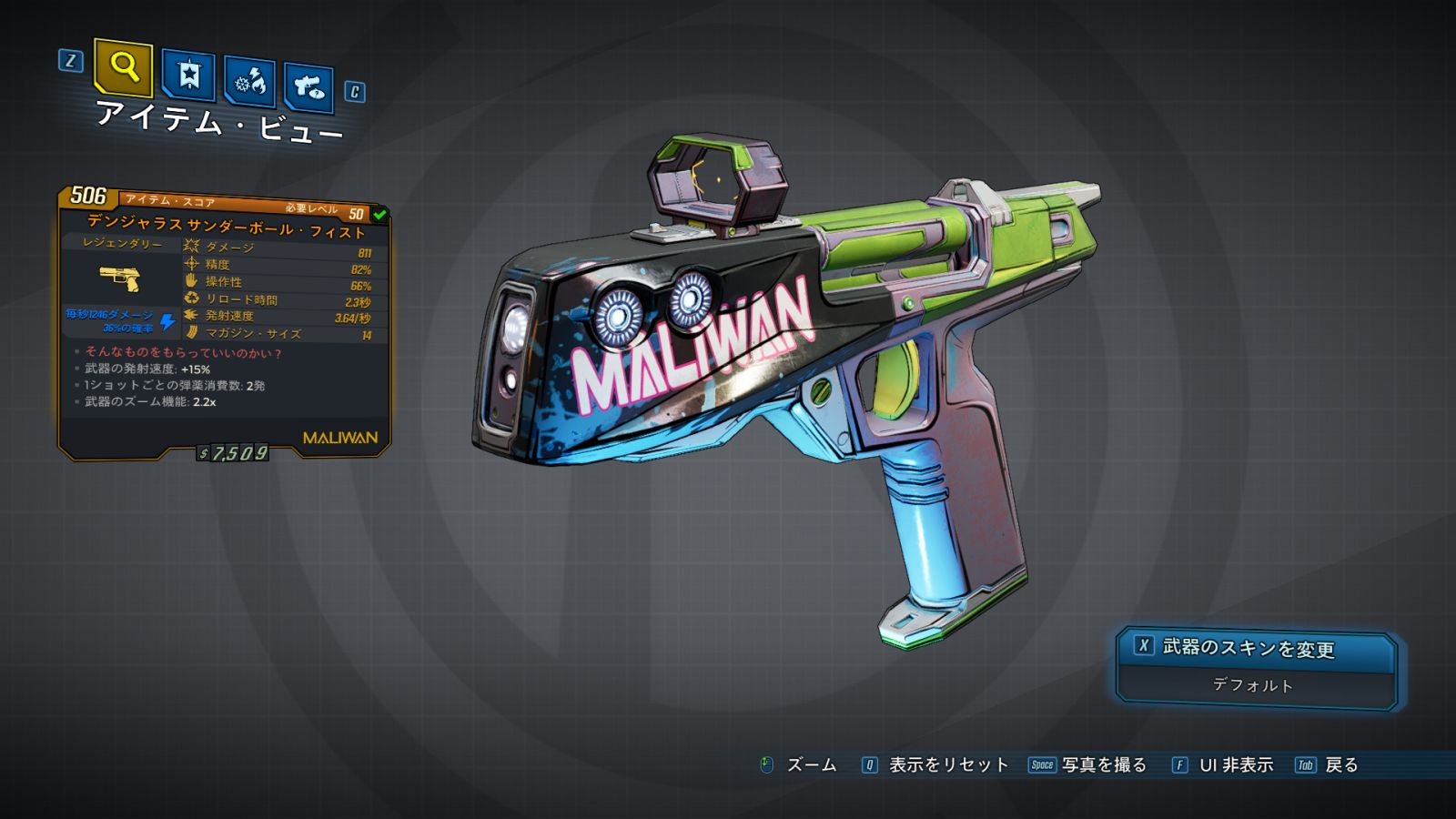Change the weapon skin

[x=1256, y=648]
